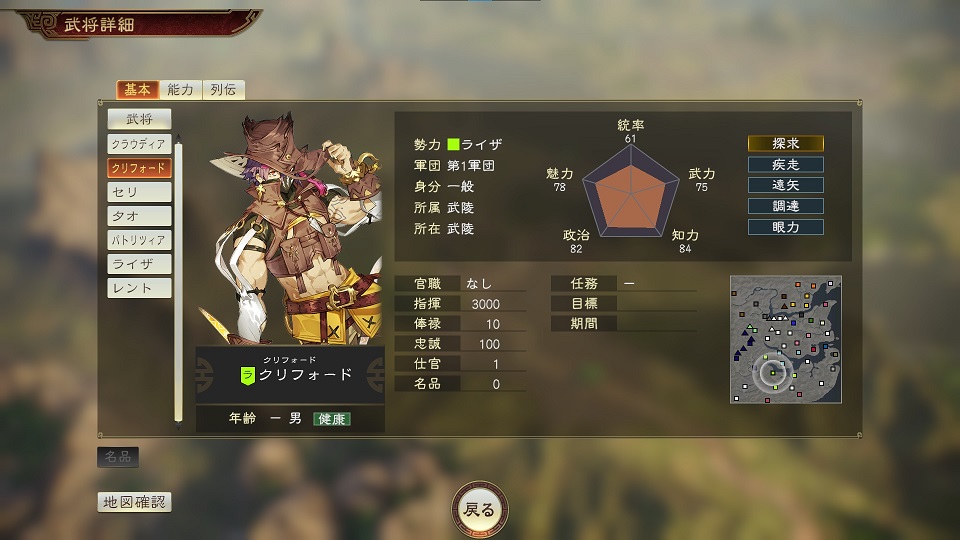
Task: Click the 探求 trait button
Action: point(786,143)
